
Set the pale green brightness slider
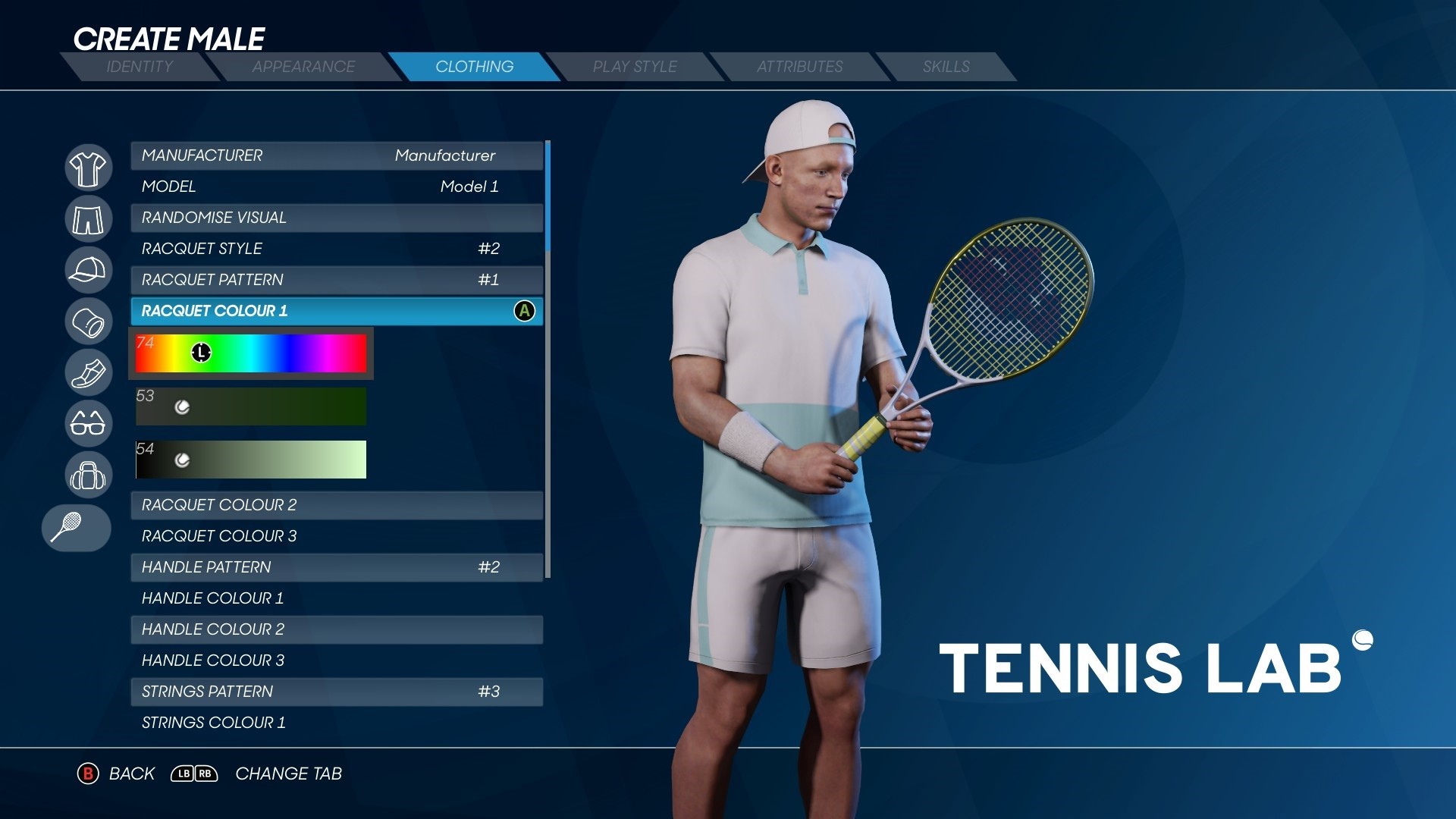251,460
